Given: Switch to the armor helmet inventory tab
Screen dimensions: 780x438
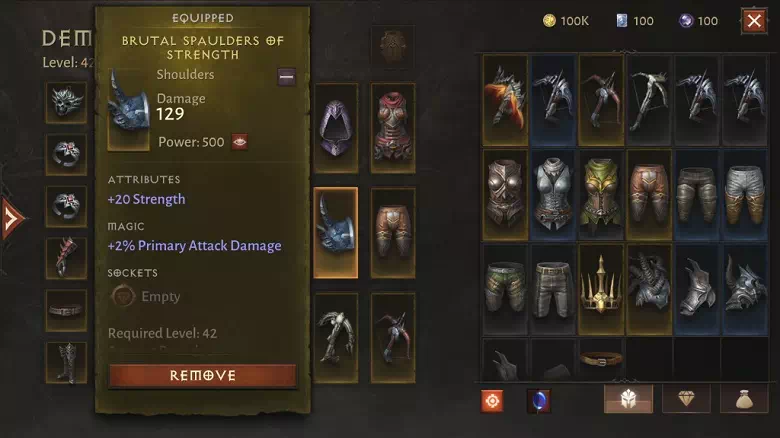Looking at the screenshot, I should click(628, 399).
